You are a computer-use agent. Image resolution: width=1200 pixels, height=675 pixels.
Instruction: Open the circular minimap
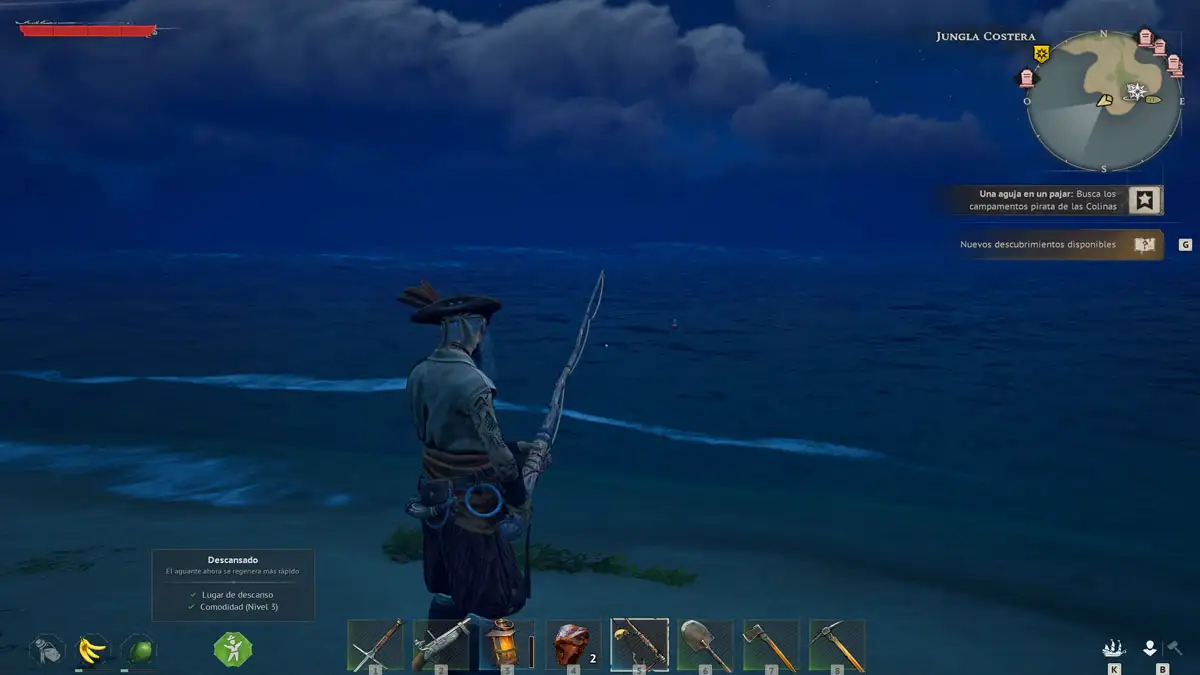point(1104,101)
